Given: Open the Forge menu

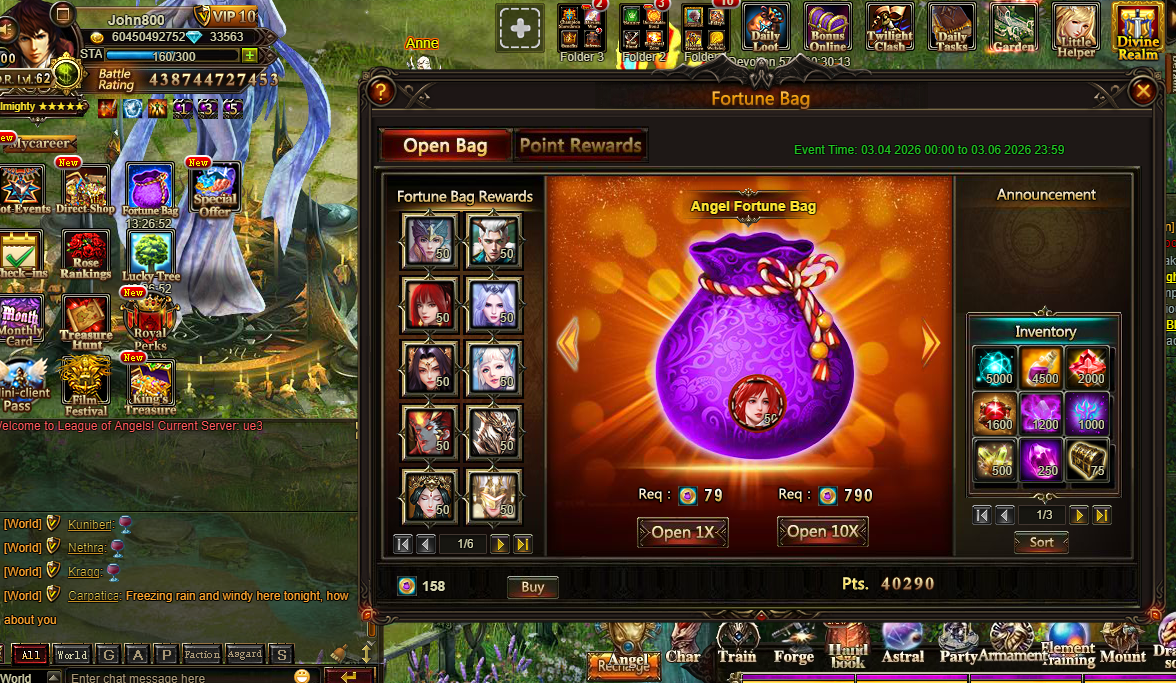Looking at the screenshot, I should pos(793,644).
